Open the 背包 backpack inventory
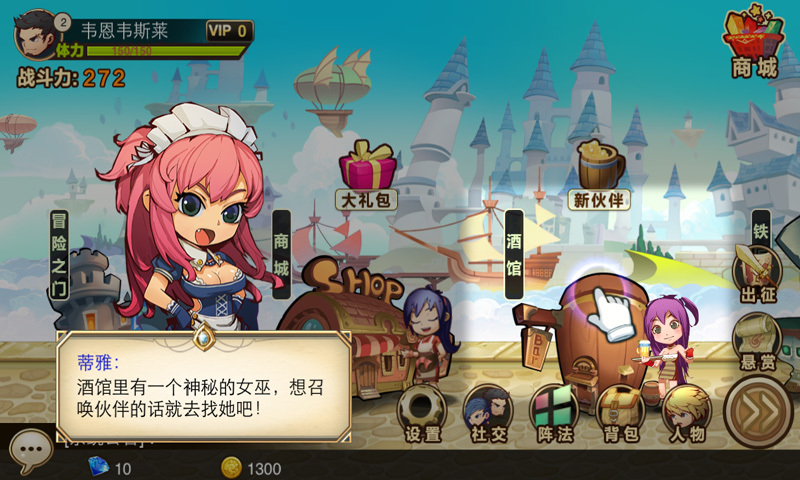This screenshot has width=800, height=480. [x=620, y=412]
